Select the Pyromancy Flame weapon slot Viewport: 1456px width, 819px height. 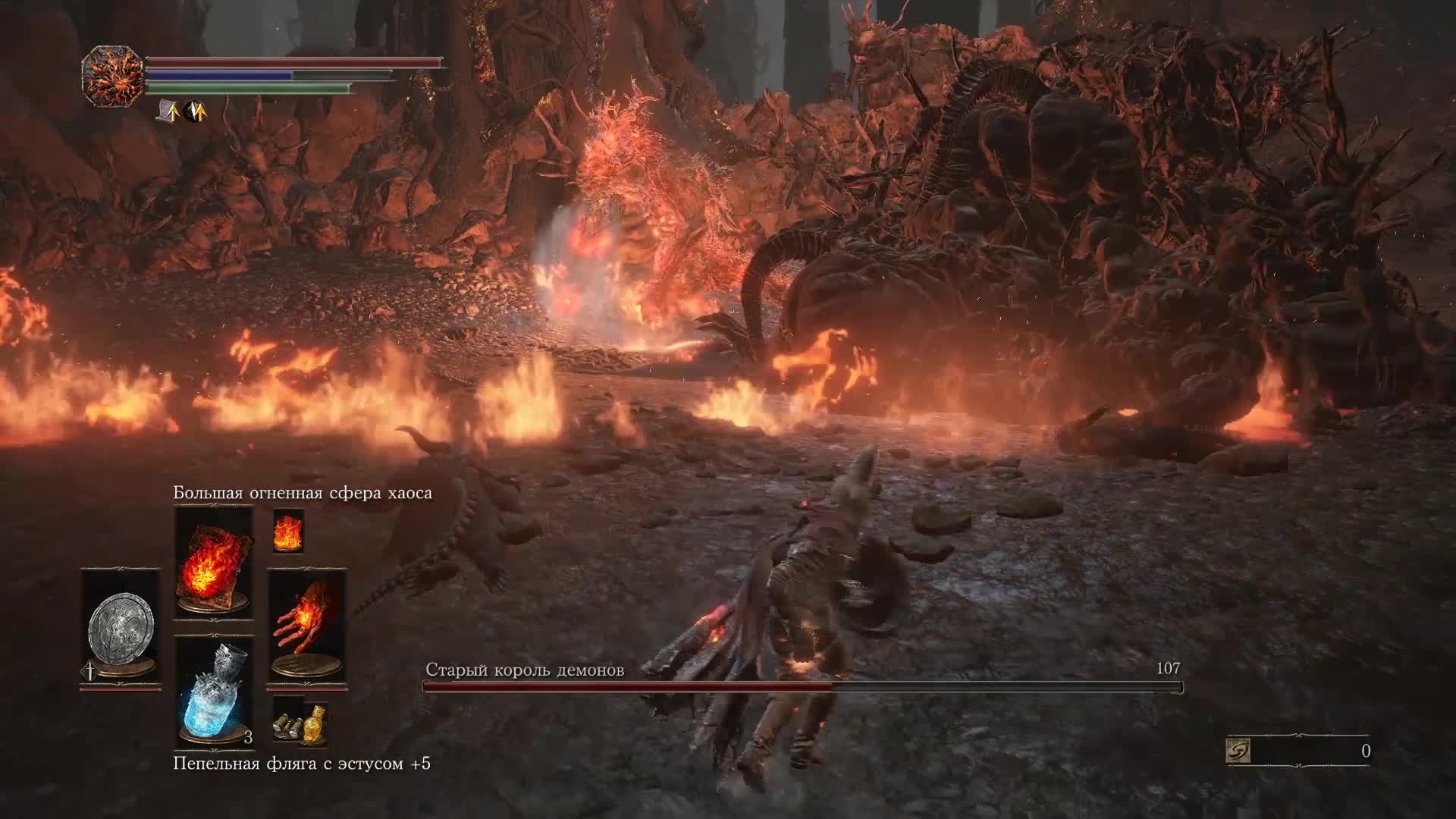(306, 622)
